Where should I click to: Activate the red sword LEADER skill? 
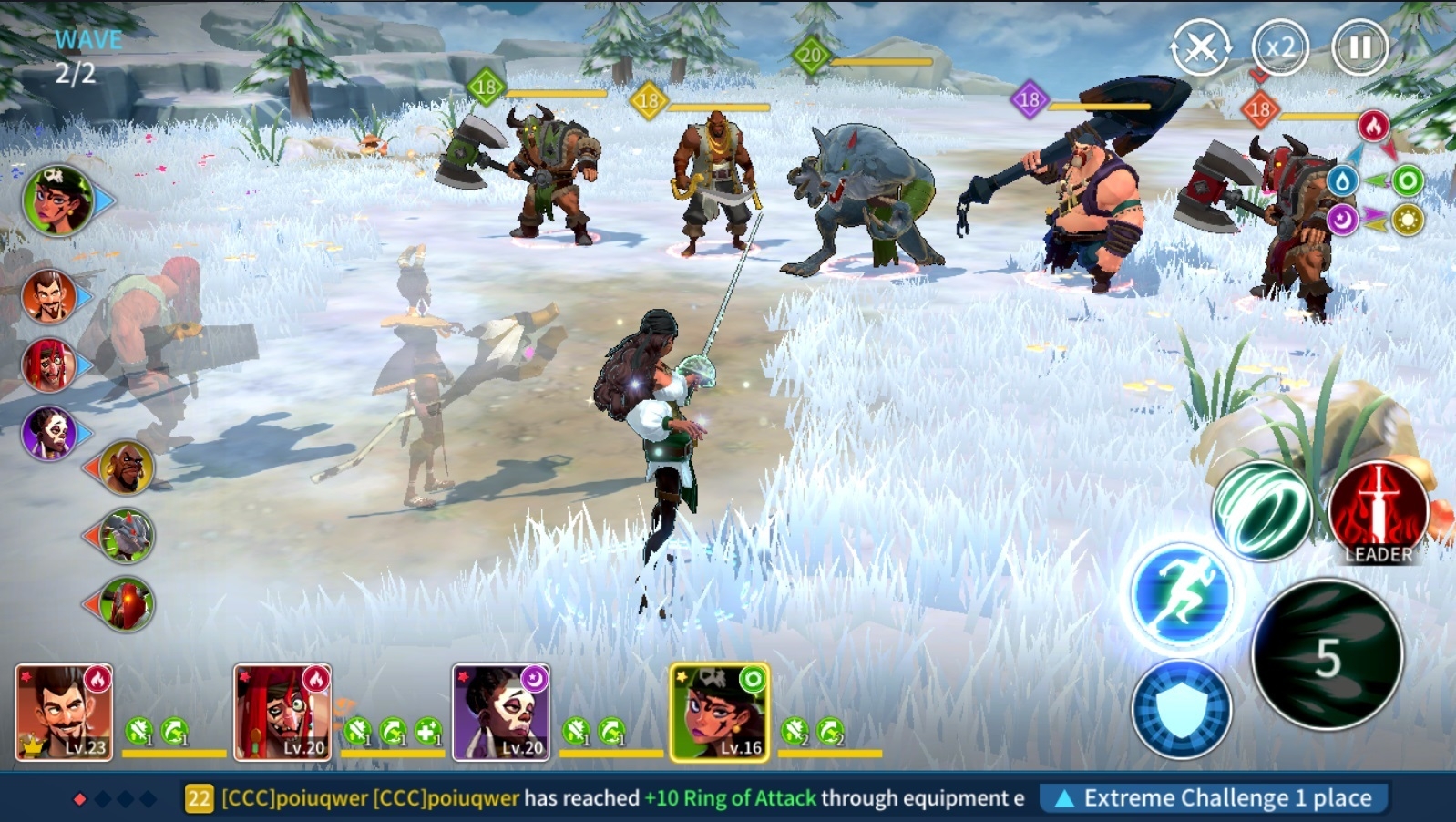[x=1378, y=510]
